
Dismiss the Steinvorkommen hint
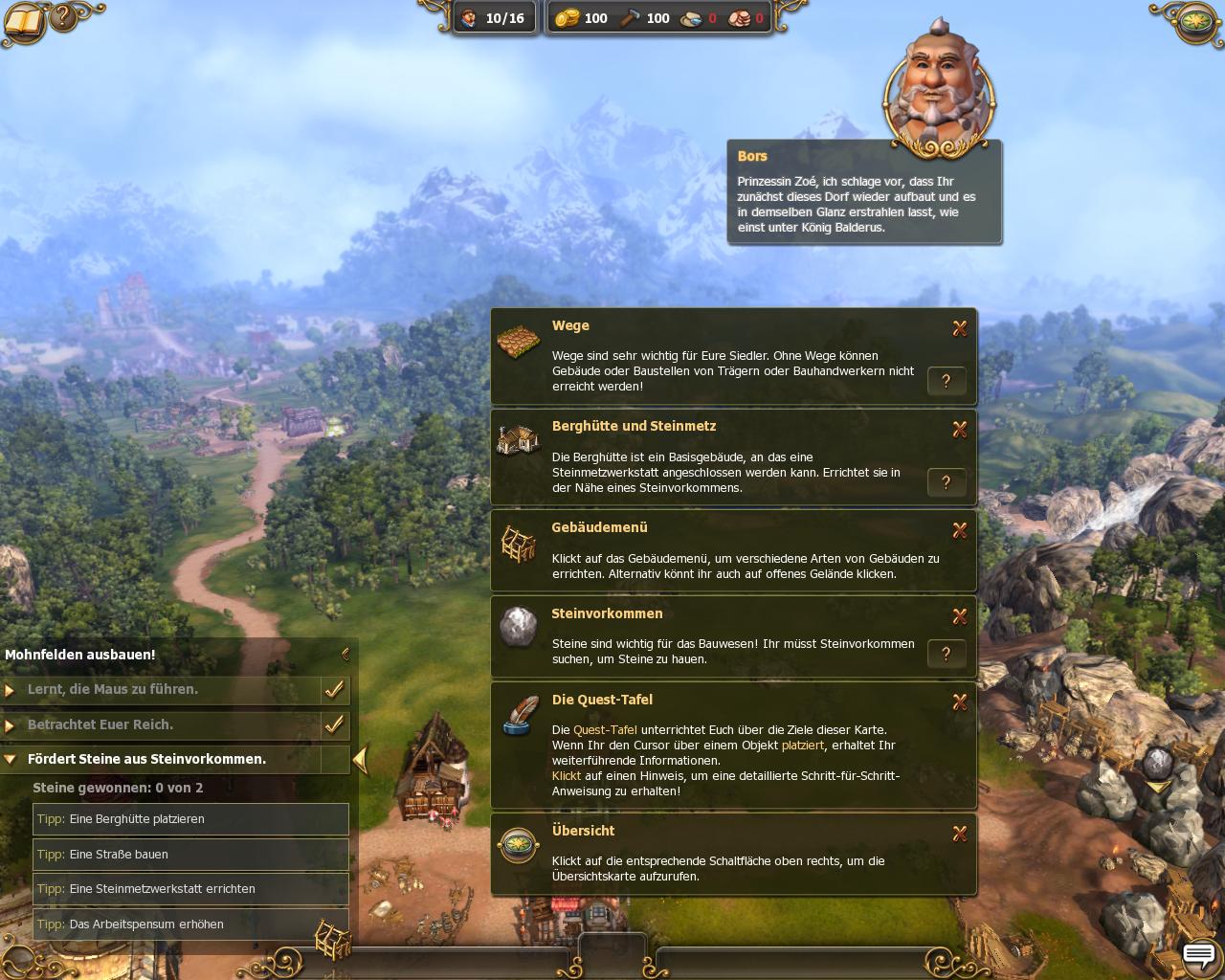click(x=960, y=616)
